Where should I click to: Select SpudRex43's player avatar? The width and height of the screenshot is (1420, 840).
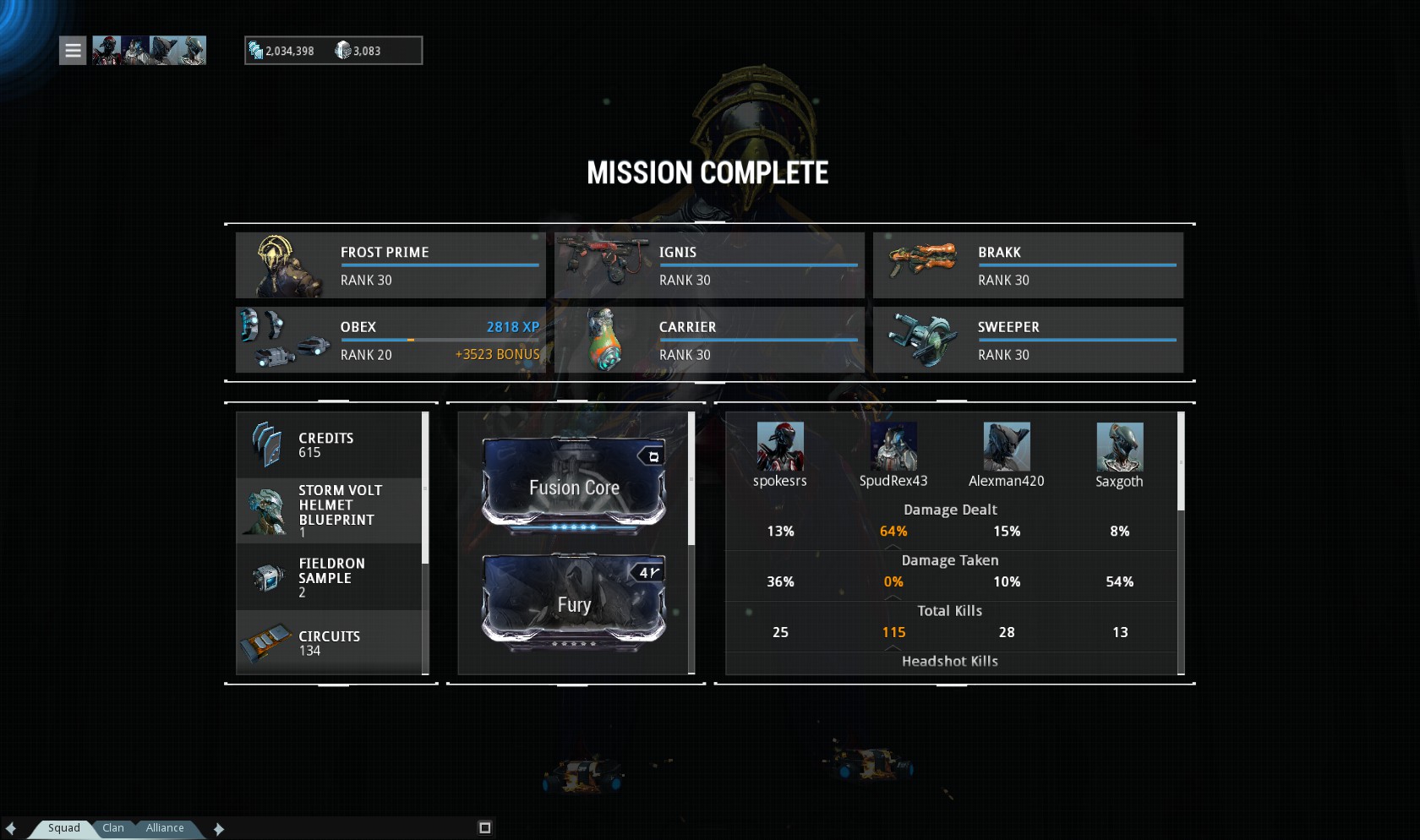point(893,447)
